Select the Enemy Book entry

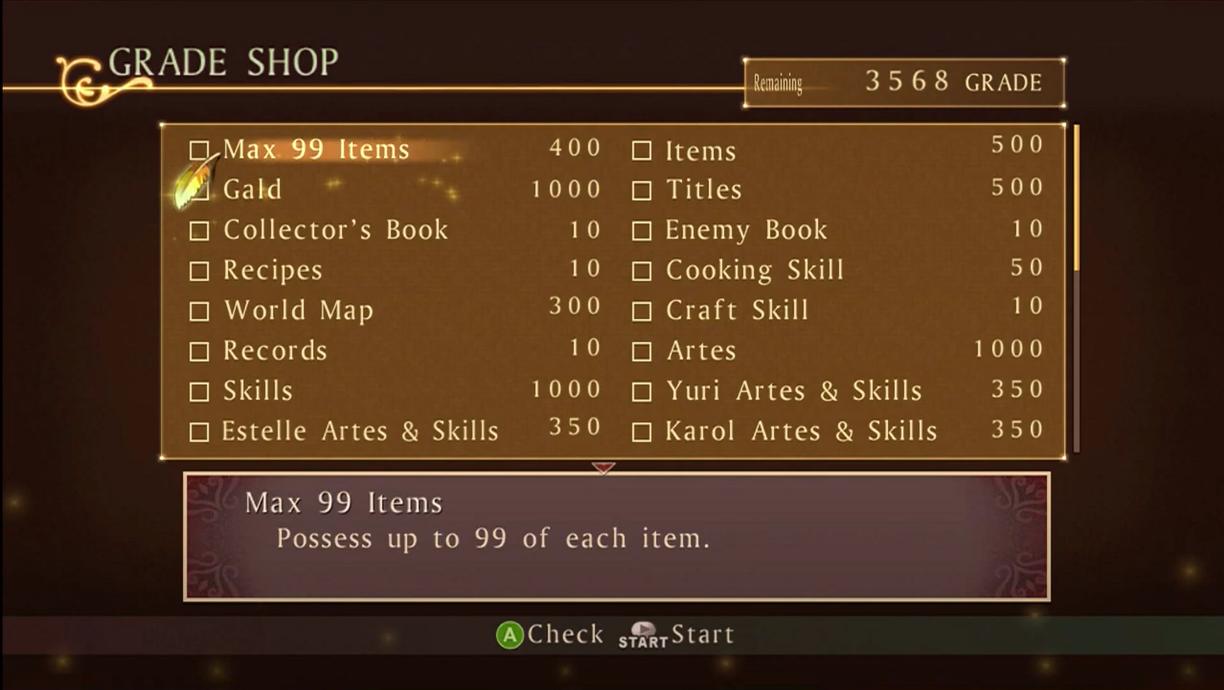(x=642, y=231)
